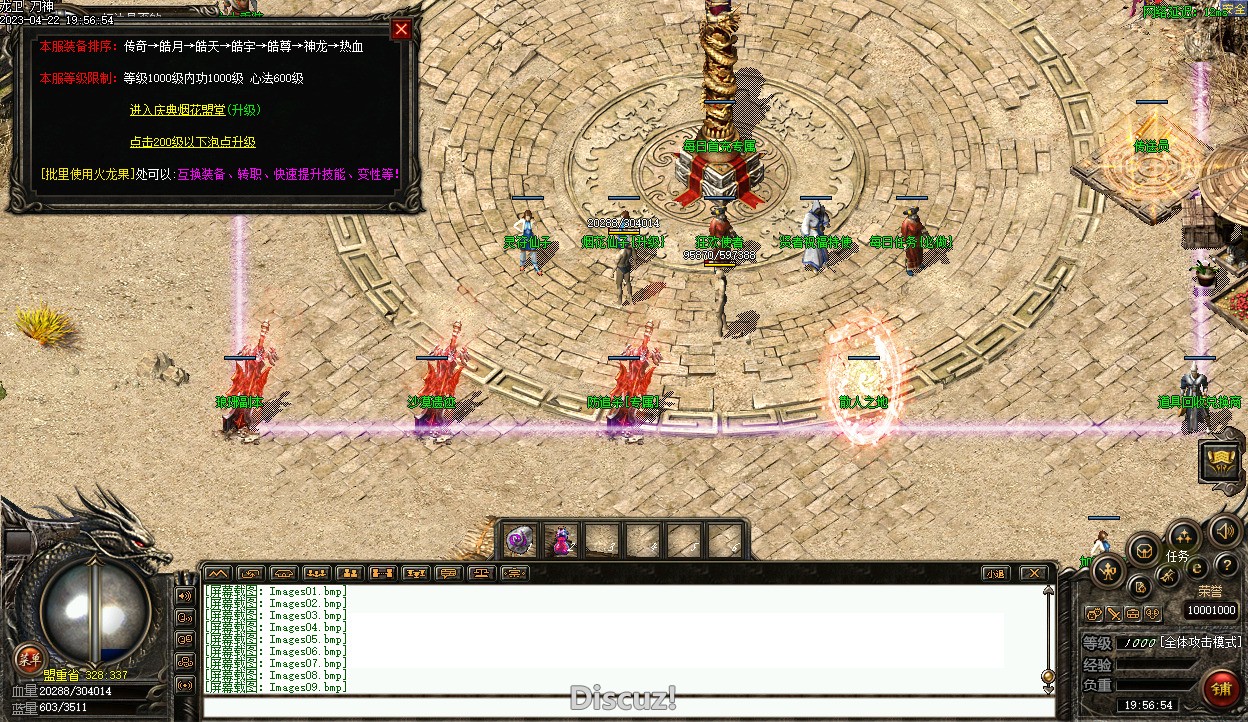The image size is (1248, 722).
Task: Open the skills sparkle round button
Action: click(x=1184, y=535)
